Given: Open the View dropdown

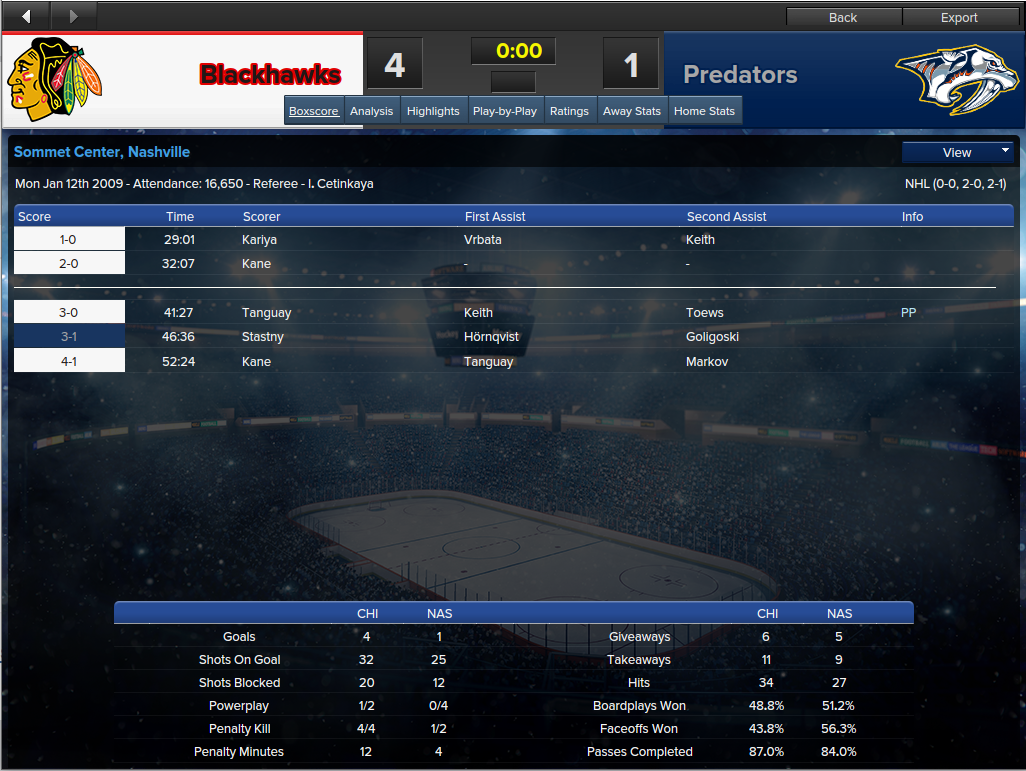Looking at the screenshot, I should tap(958, 152).
